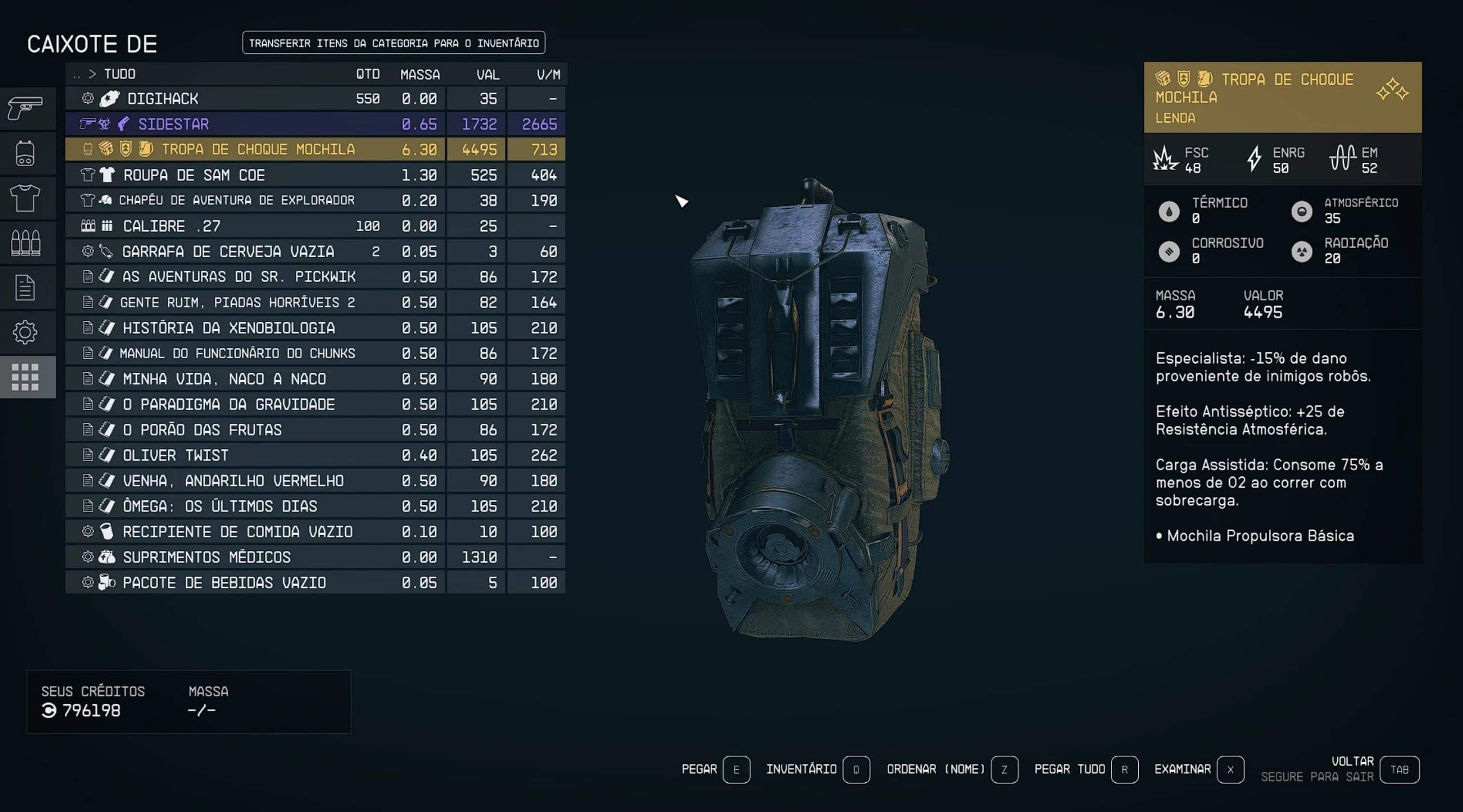Switch to the miscellaneous gear category
The image size is (1463, 812).
tap(26, 332)
